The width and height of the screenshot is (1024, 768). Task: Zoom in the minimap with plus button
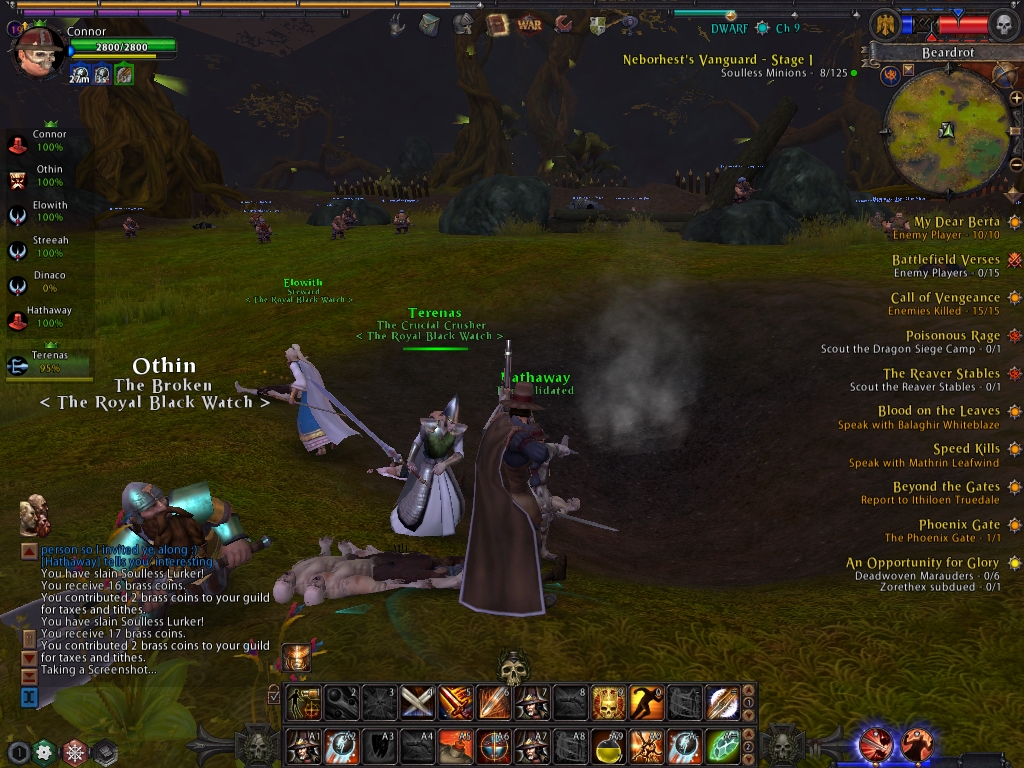(1016, 98)
